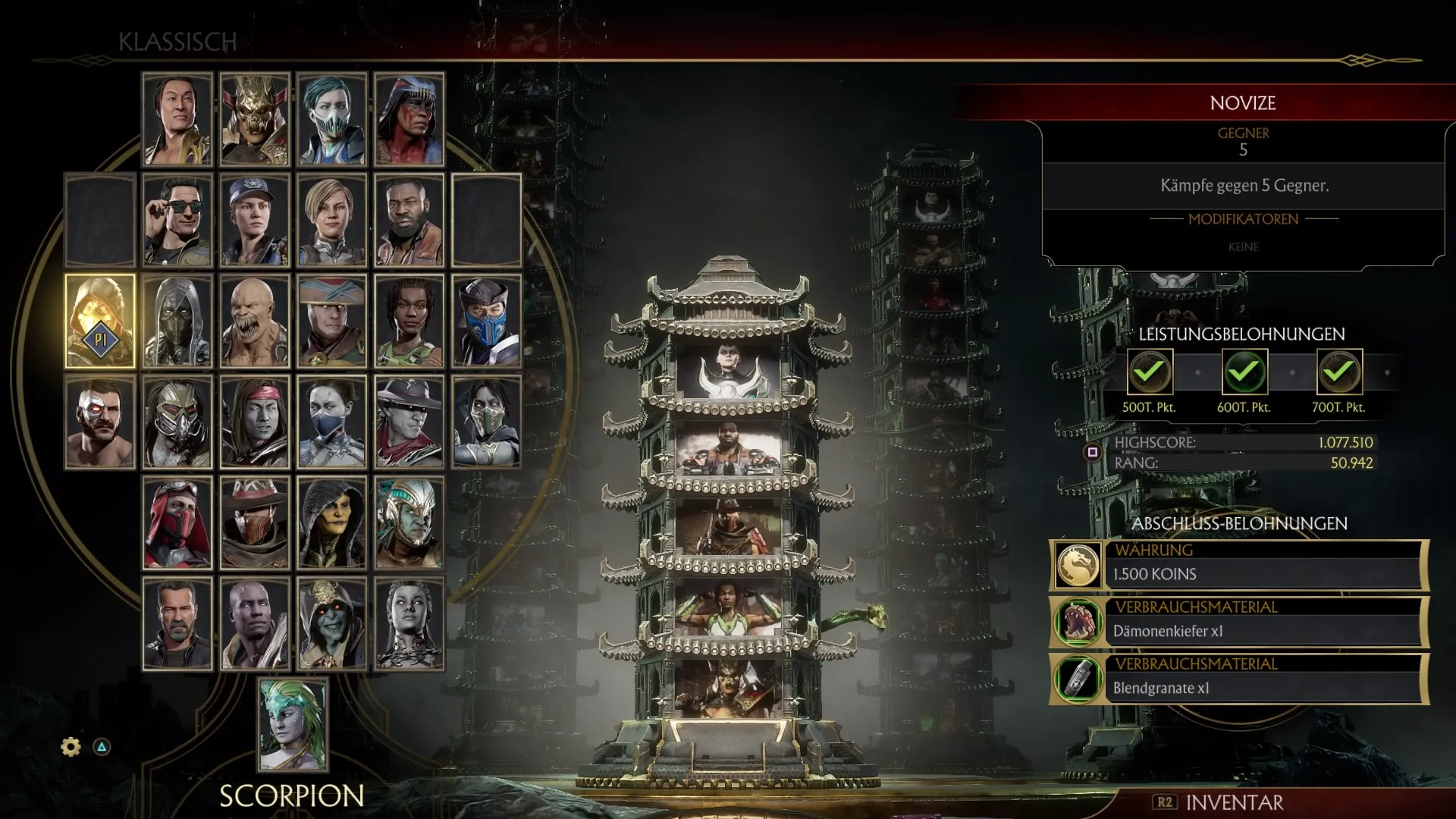The image size is (1456, 819).
Task: Pick Kano with the red eye
Action: tap(100, 422)
